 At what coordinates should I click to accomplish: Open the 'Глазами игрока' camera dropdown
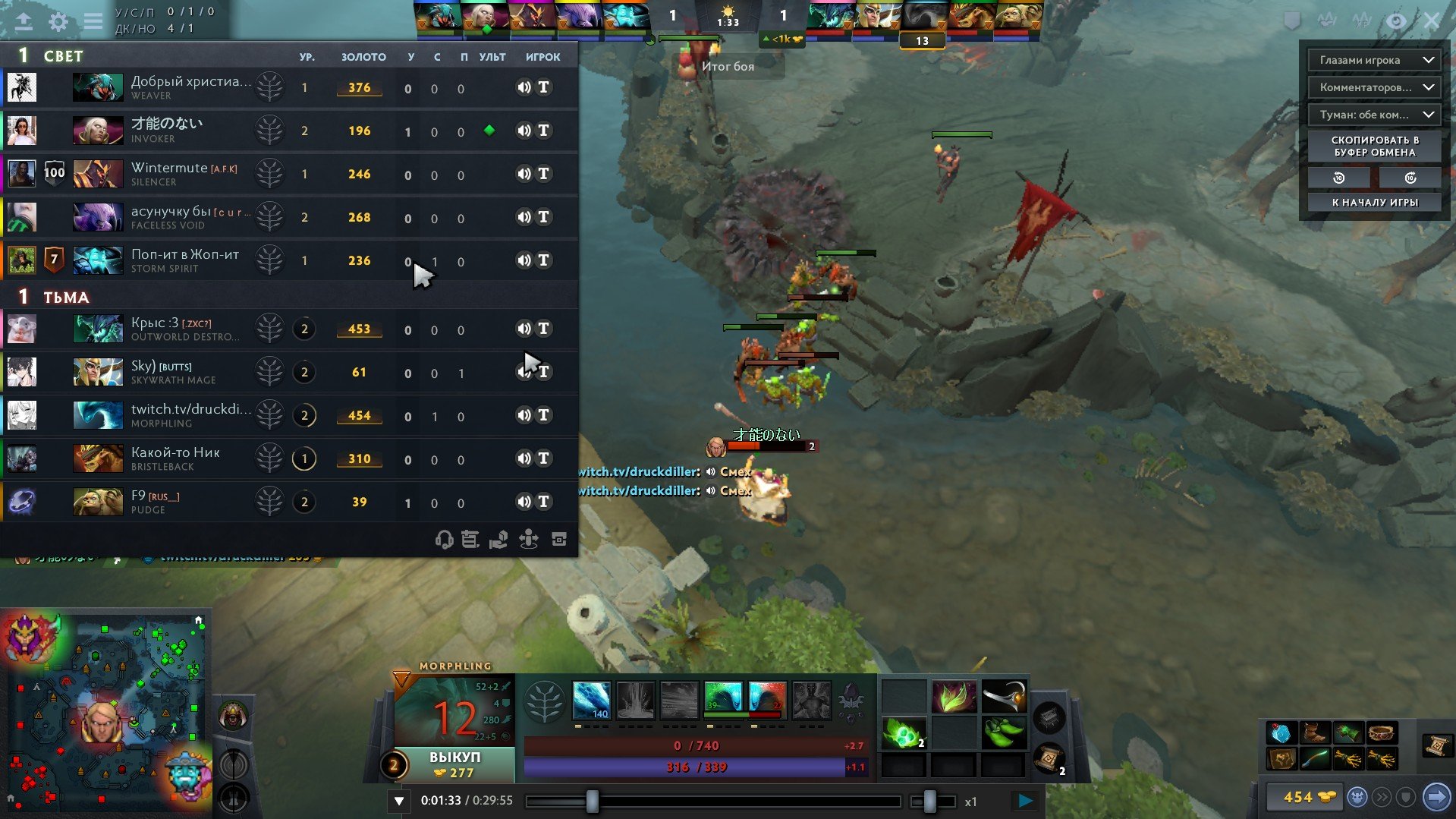pos(1374,60)
